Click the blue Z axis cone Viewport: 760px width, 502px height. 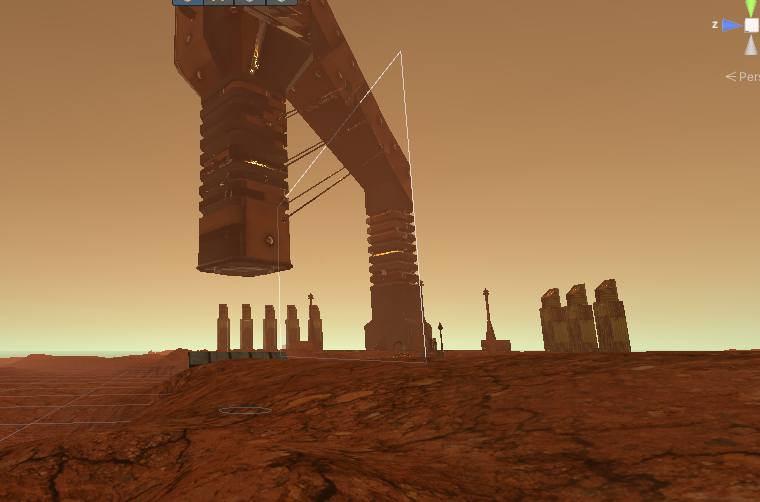732,25
